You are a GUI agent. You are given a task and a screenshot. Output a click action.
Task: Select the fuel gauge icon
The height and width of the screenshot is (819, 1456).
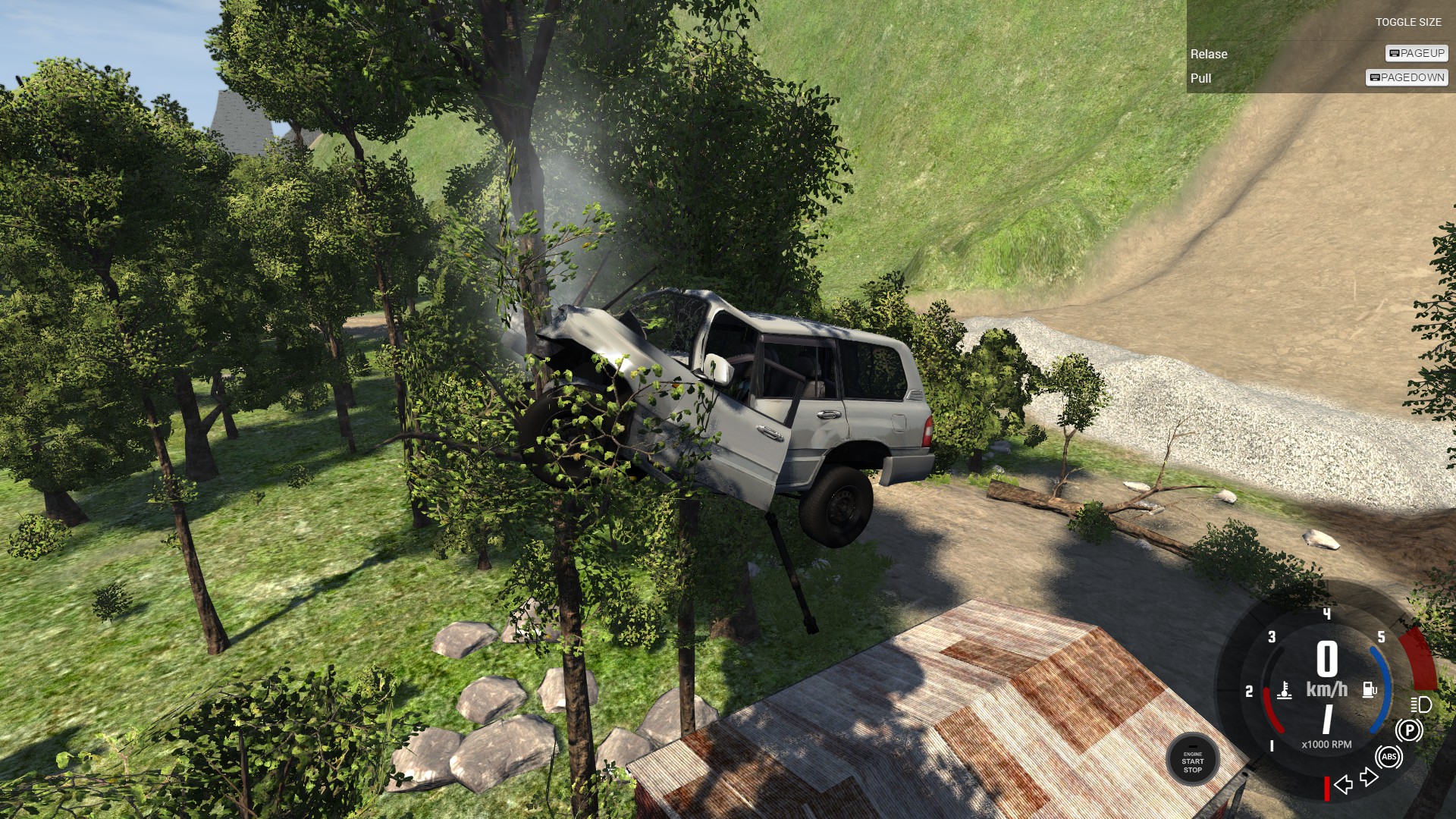[x=1369, y=691]
